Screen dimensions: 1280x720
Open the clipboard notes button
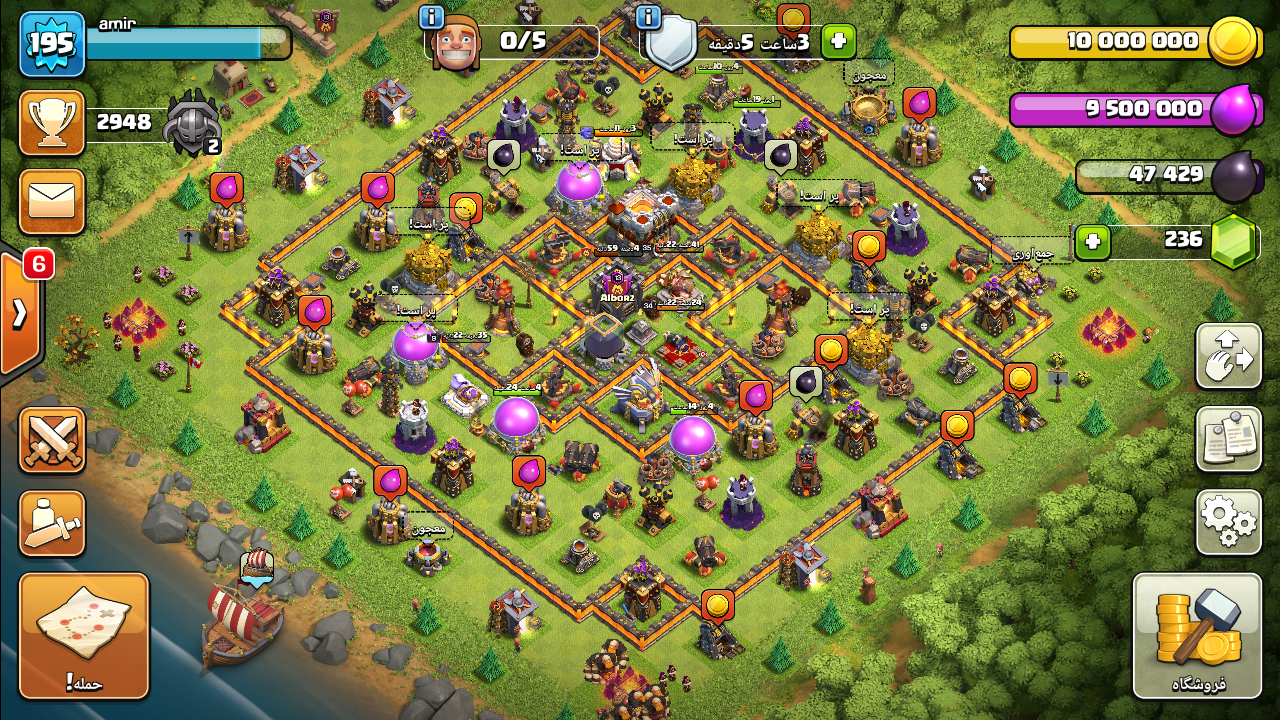point(1228,438)
